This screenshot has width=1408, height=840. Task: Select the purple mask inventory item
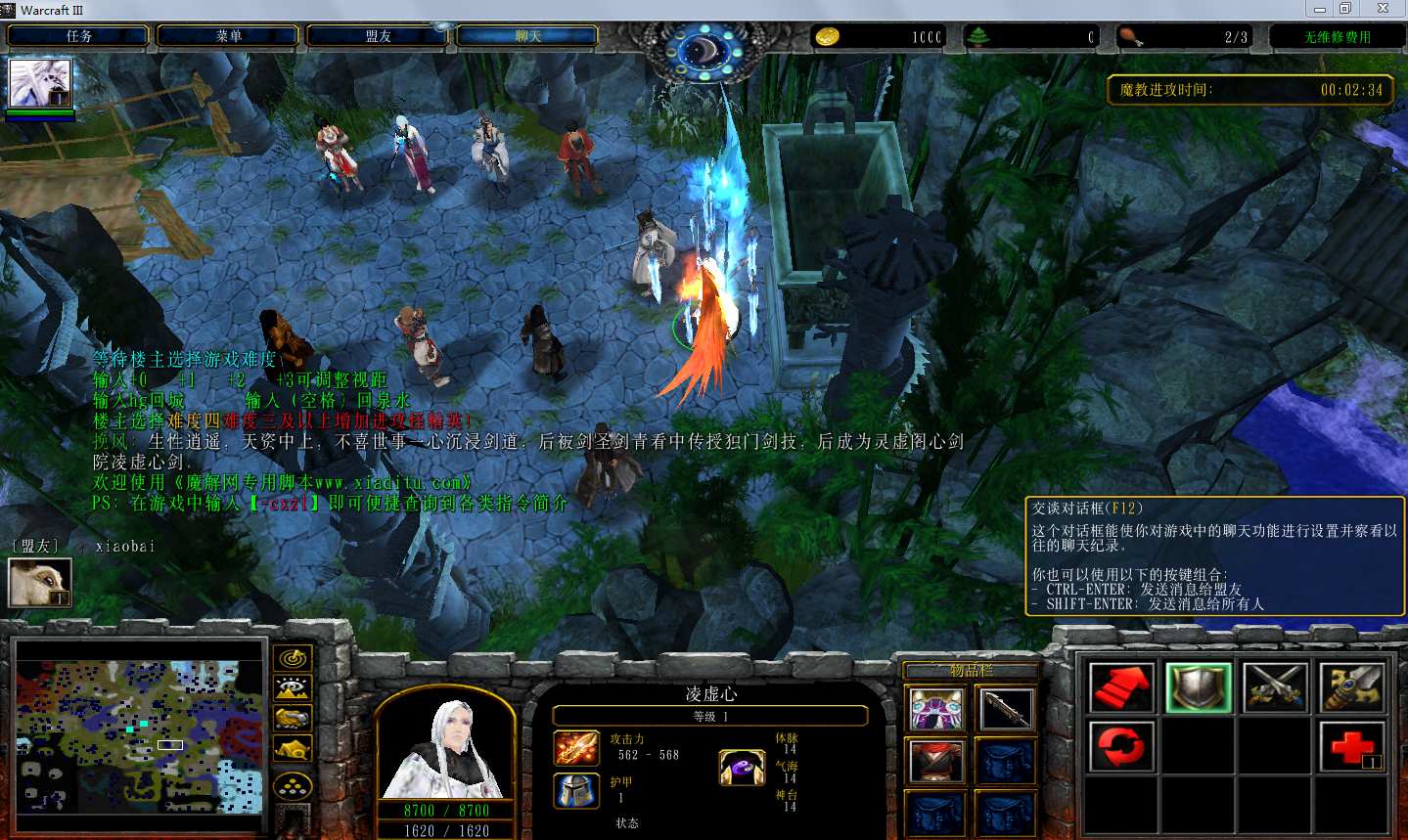pyautogui.click(x=936, y=709)
